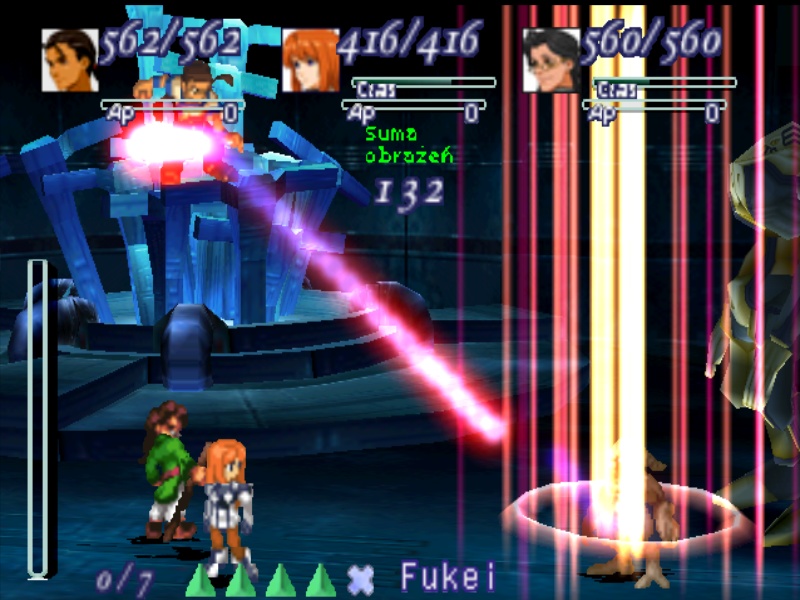This screenshot has height=600, width=800.
Task: Select the orange-haired woman's portrait
Action: pyautogui.click(x=310, y=60)
